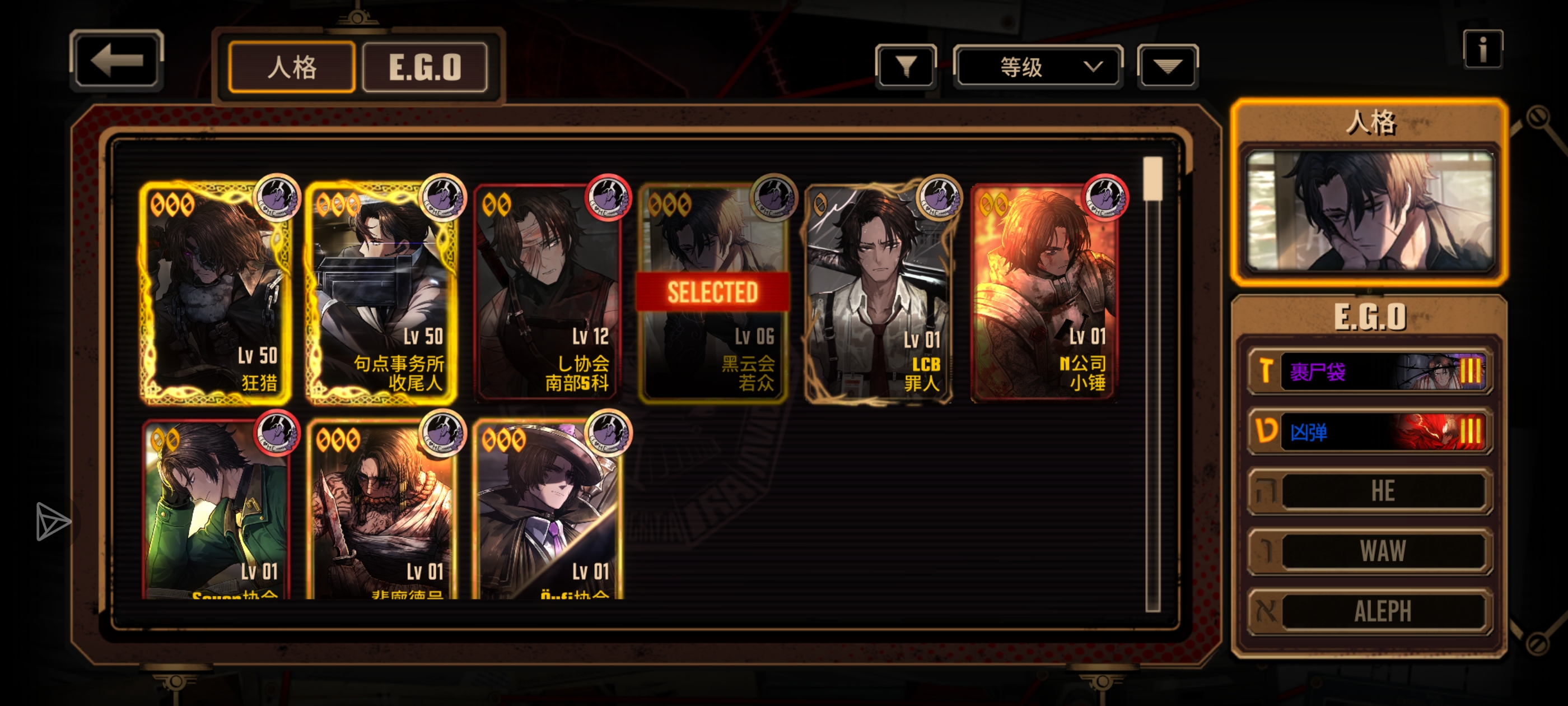Show the info panel
The width and height of the screenshot is (1568, 706).
click(1482, 49)
